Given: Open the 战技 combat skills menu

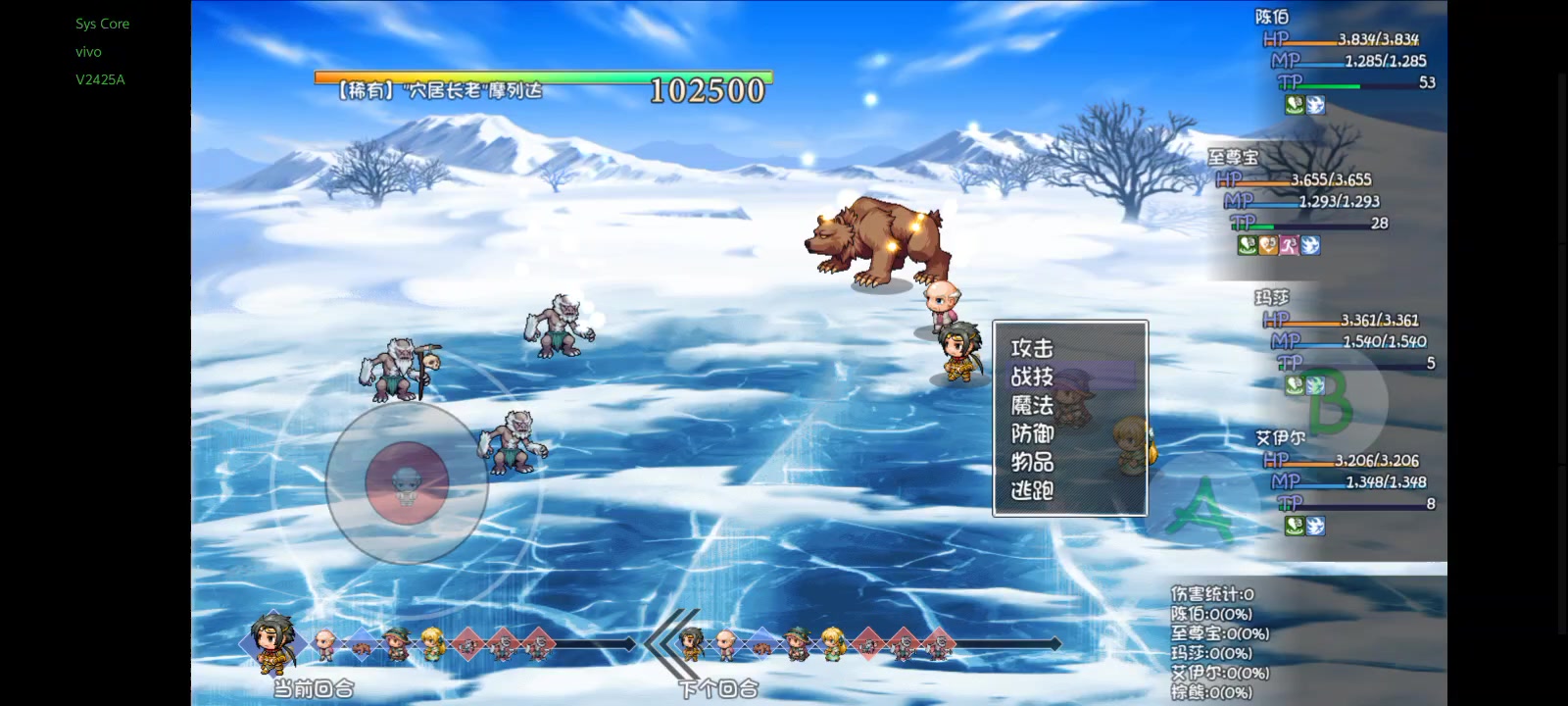Looking at the screenshot, I should pyautogui.click(x=1033, y=377).
